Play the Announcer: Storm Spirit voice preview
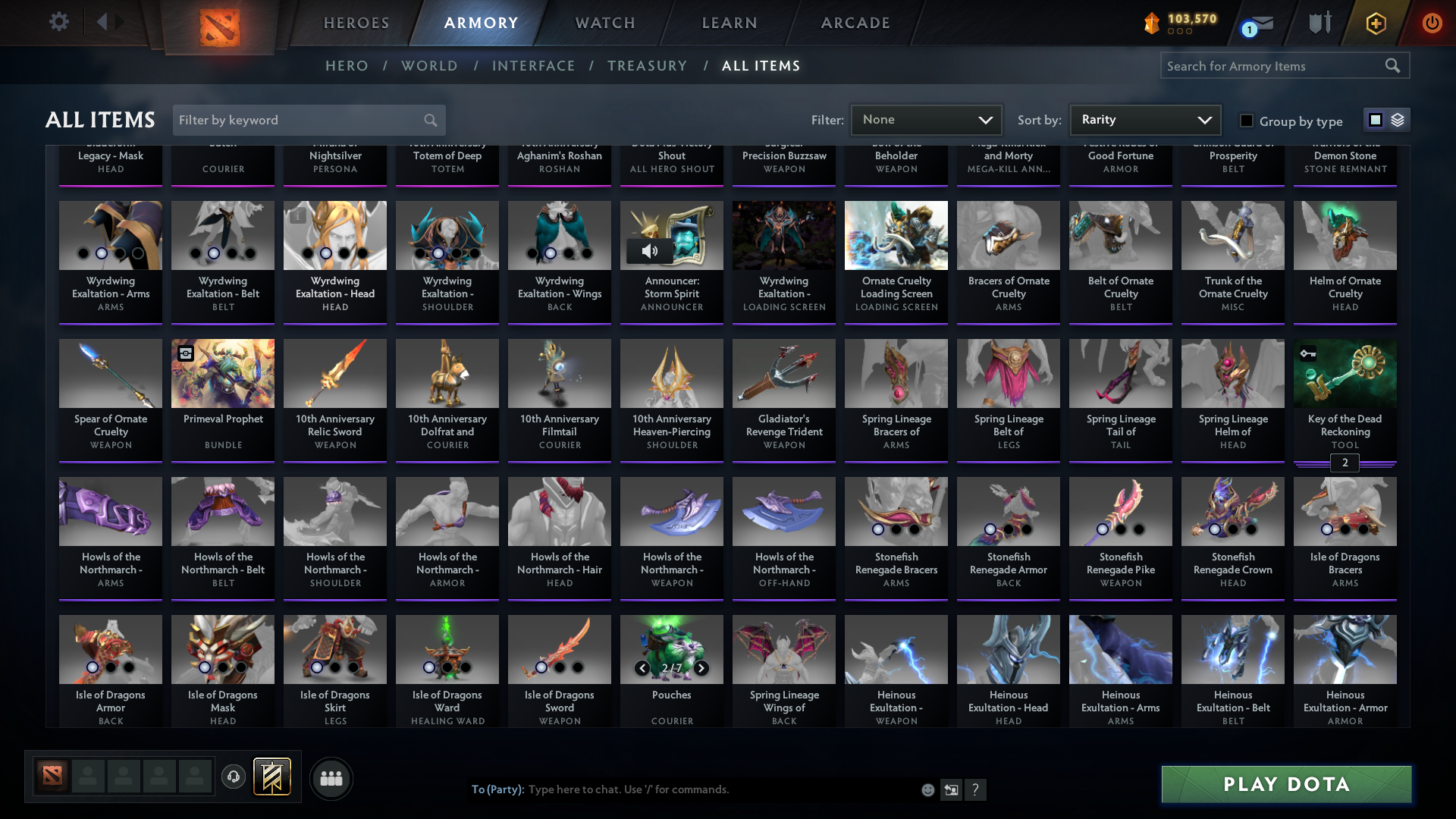The image size is (1456, 819). (651, 251)
